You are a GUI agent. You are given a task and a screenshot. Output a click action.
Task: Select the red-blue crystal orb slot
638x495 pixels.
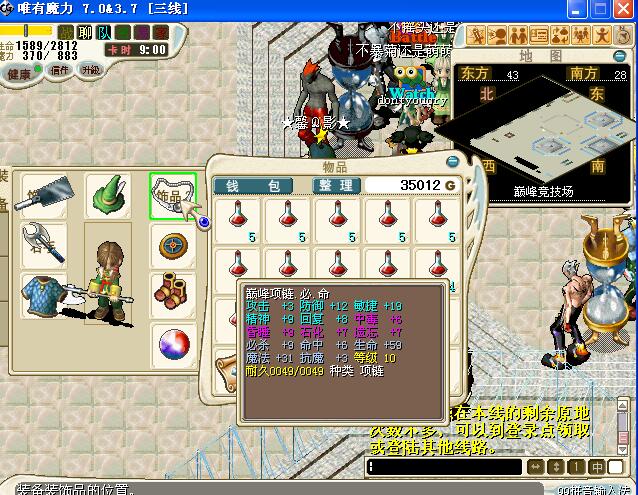[172, 345]
